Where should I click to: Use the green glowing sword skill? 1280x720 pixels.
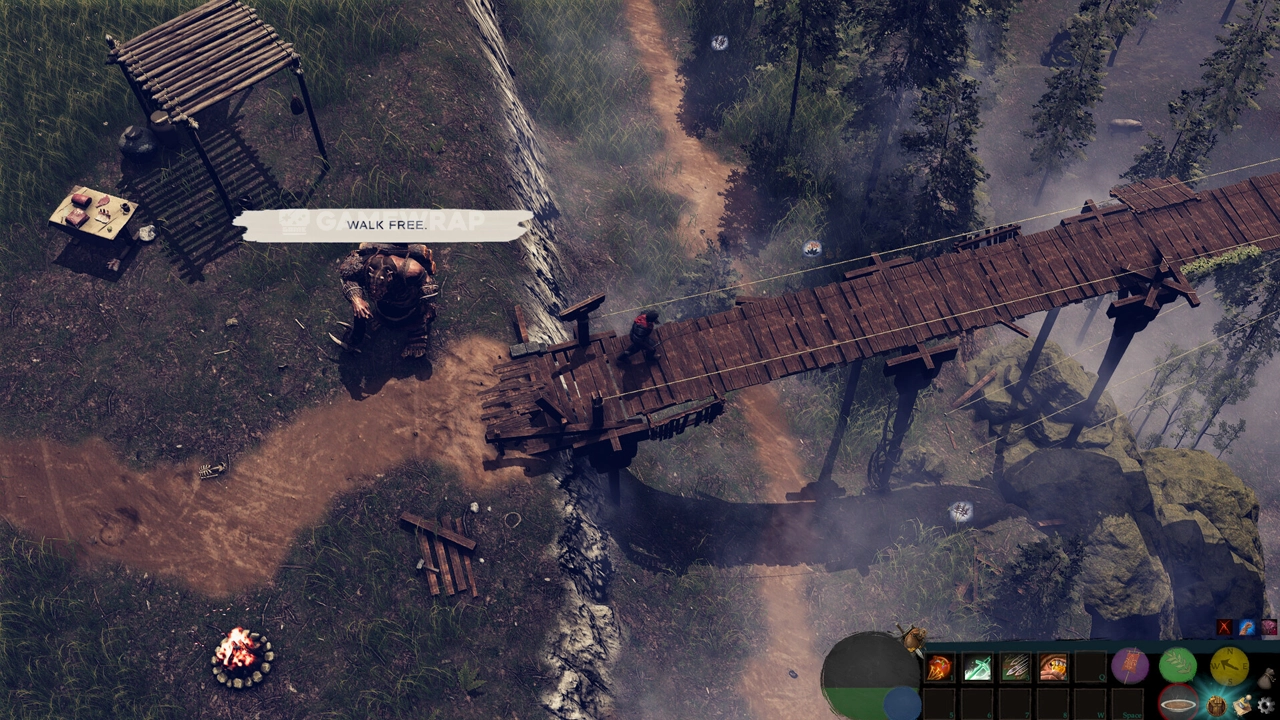(977, 668)
